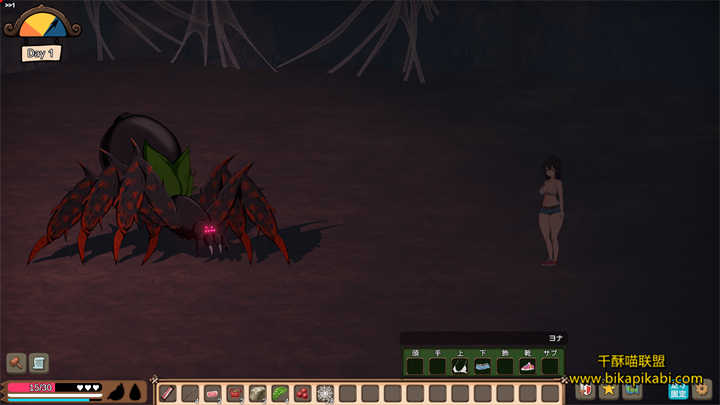Screen dimensions: 720x405
Task: Pick the green leaf hotbar slot
Action: click(x=279, y=393)
